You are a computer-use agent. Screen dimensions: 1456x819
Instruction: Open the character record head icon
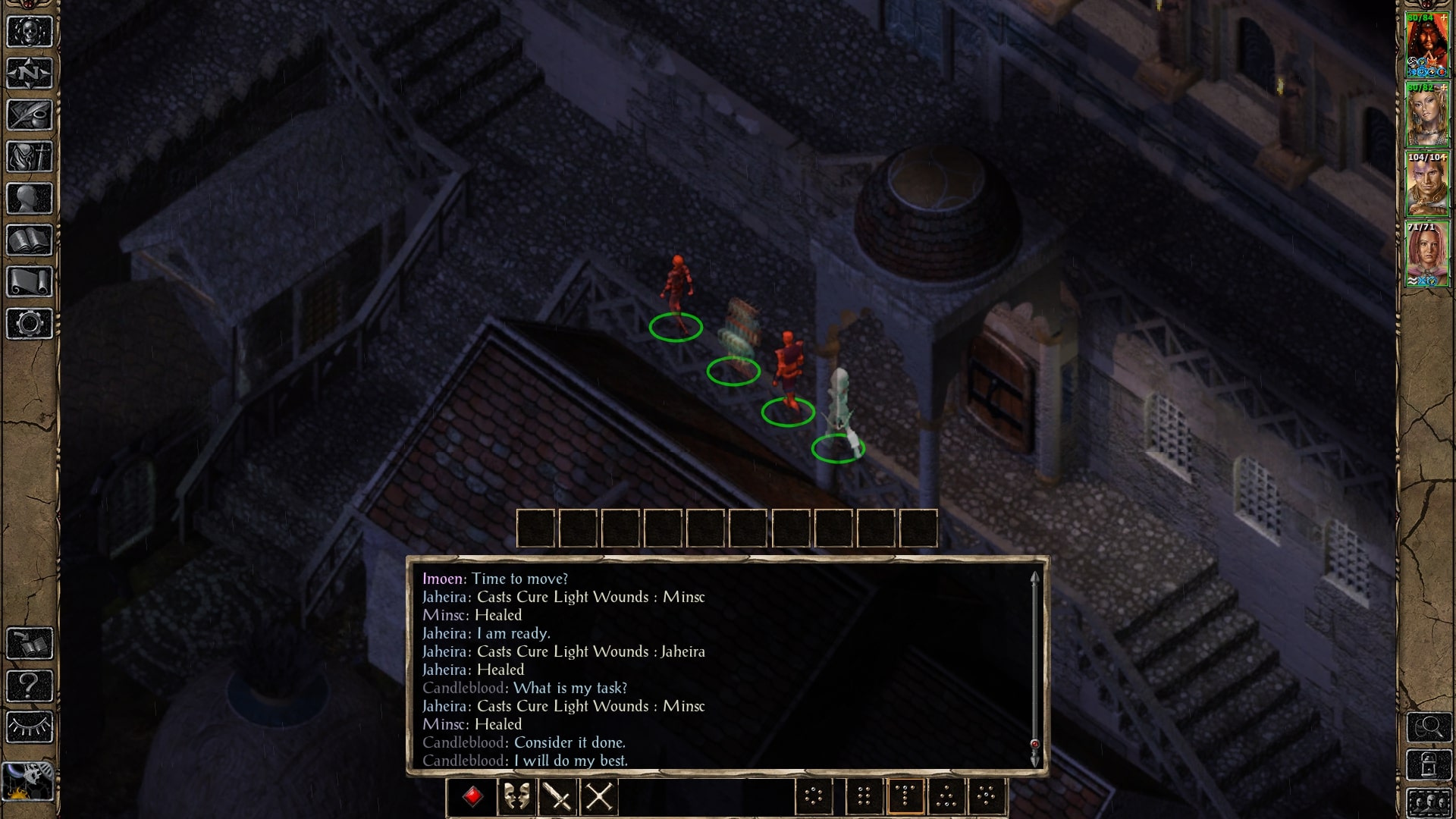(28, 197)
